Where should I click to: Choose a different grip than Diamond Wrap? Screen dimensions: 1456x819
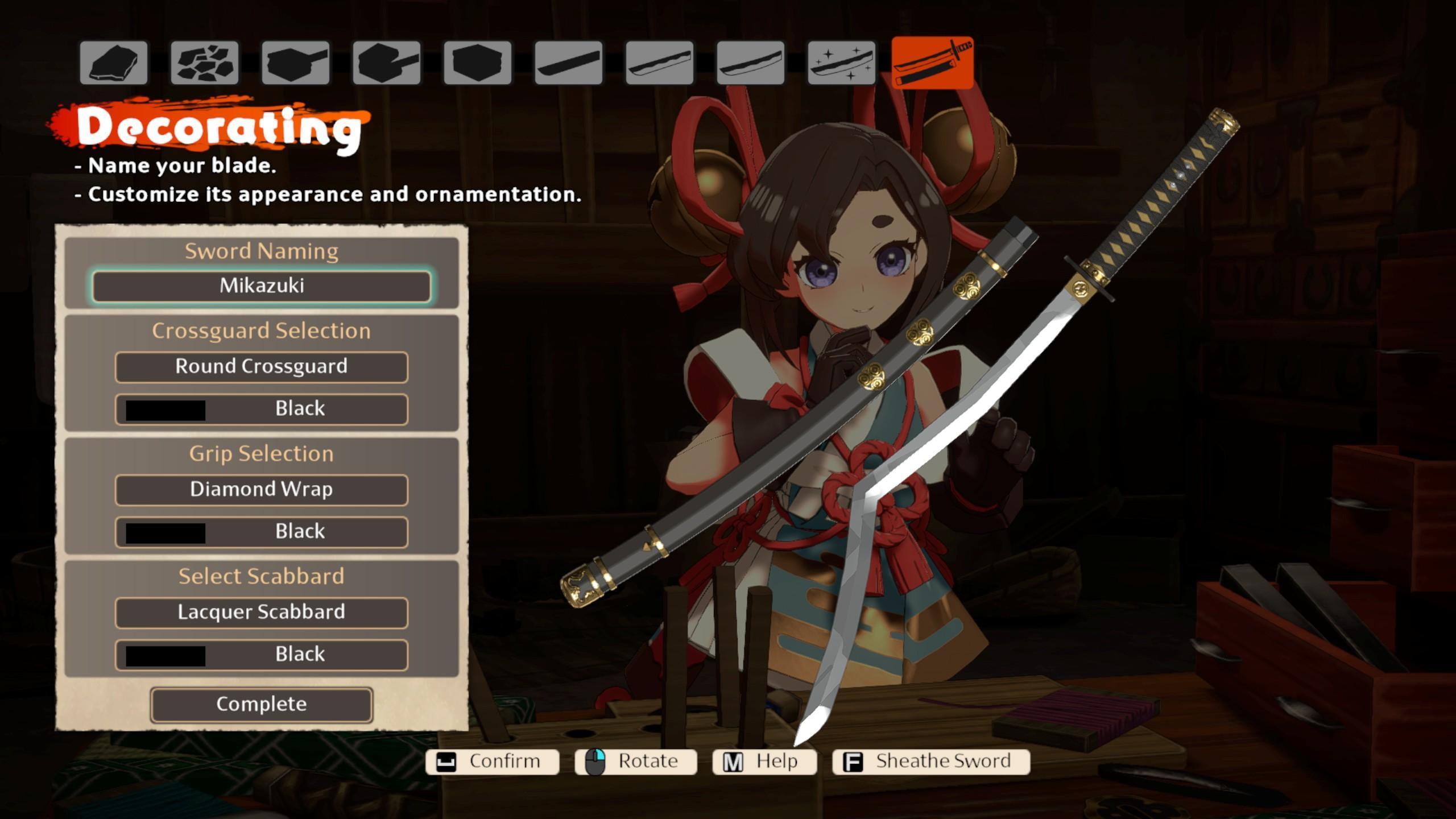(262, 490)
